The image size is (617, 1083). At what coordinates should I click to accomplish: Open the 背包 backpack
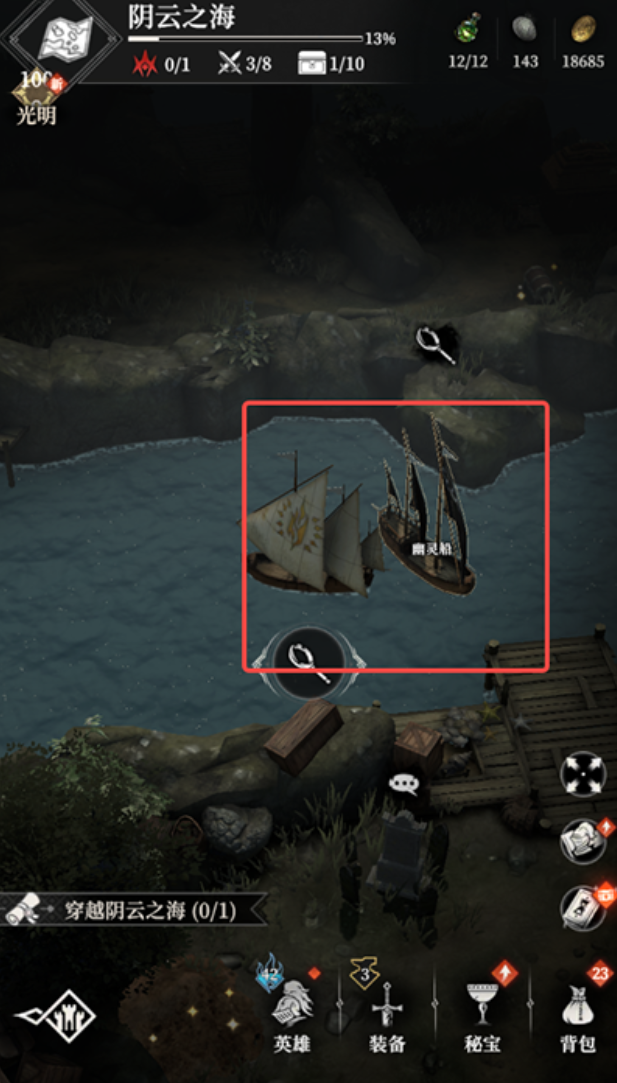(579, 1008)
